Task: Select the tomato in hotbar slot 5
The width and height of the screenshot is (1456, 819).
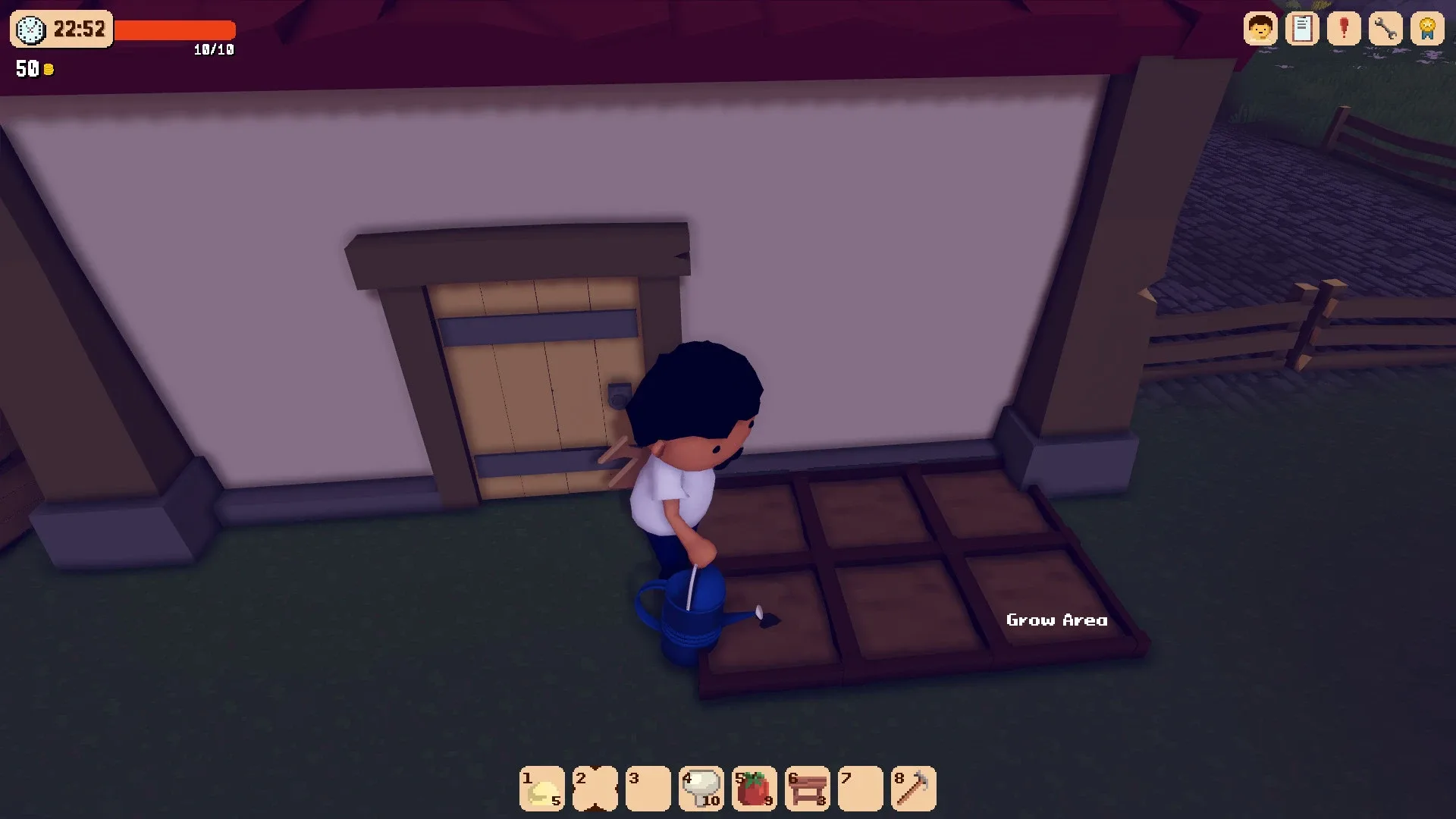Action: coord(754,789)
